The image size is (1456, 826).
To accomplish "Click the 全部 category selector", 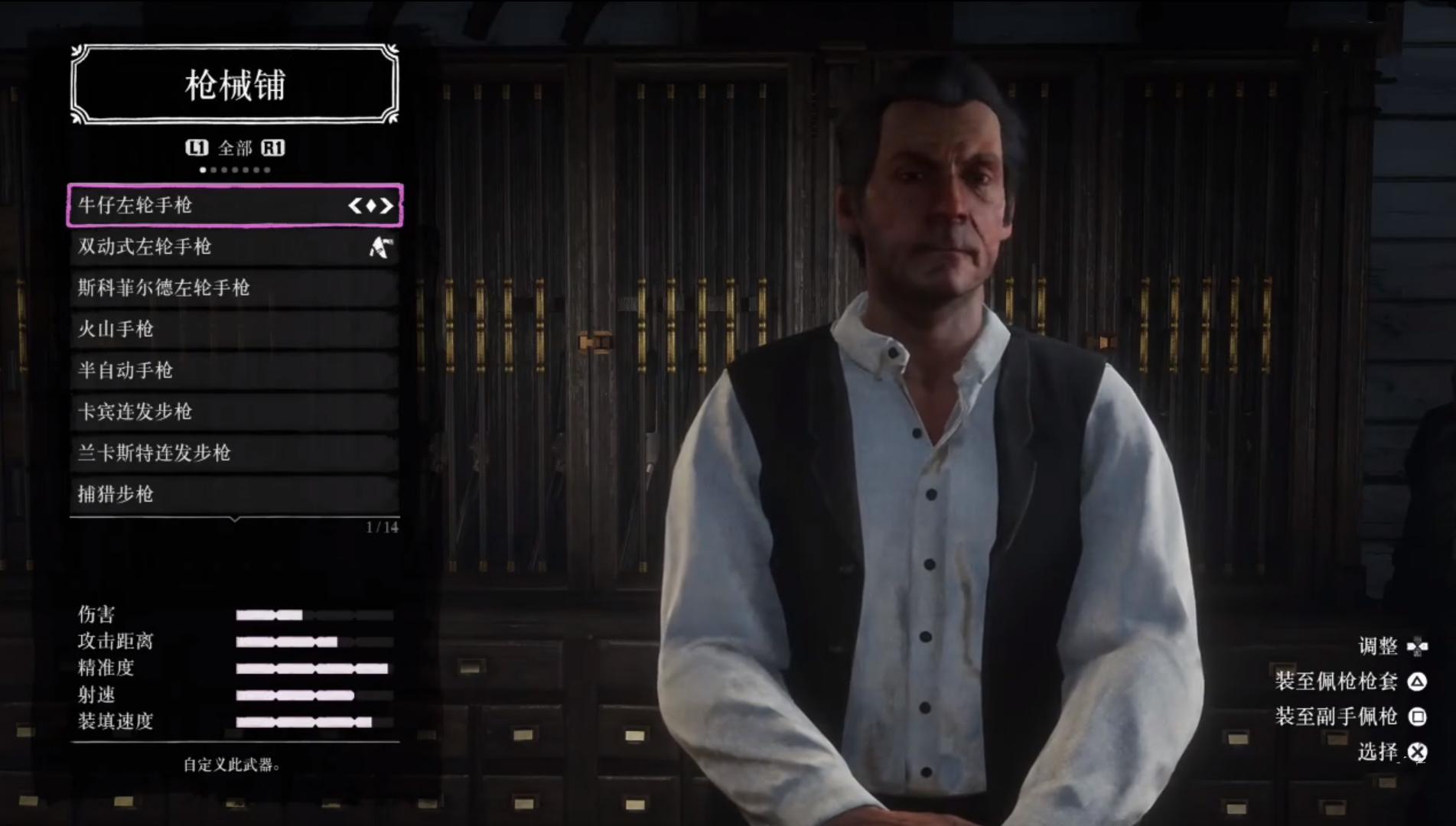I will coord(235,148).
